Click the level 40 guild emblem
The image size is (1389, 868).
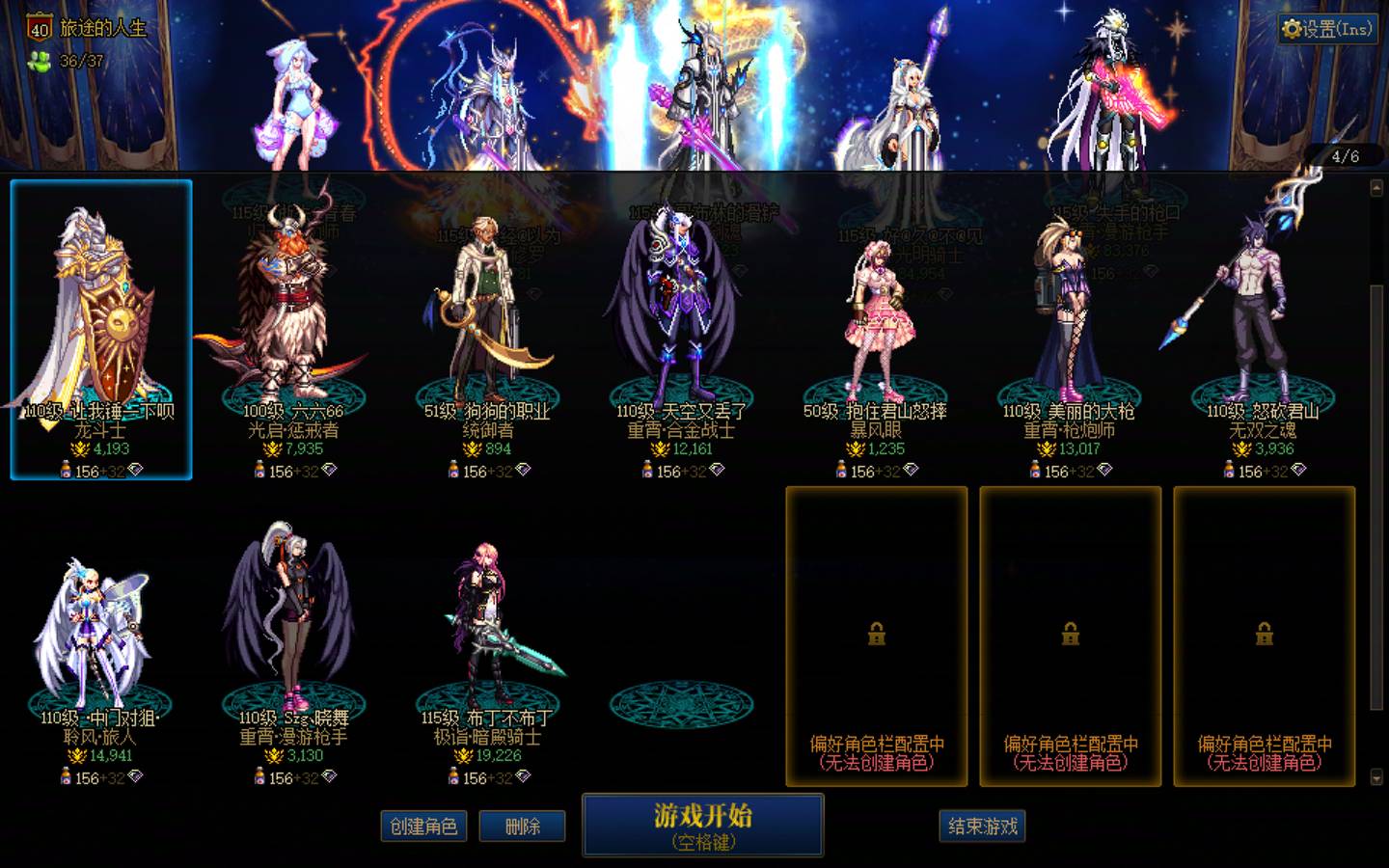[x=39, y=29]
